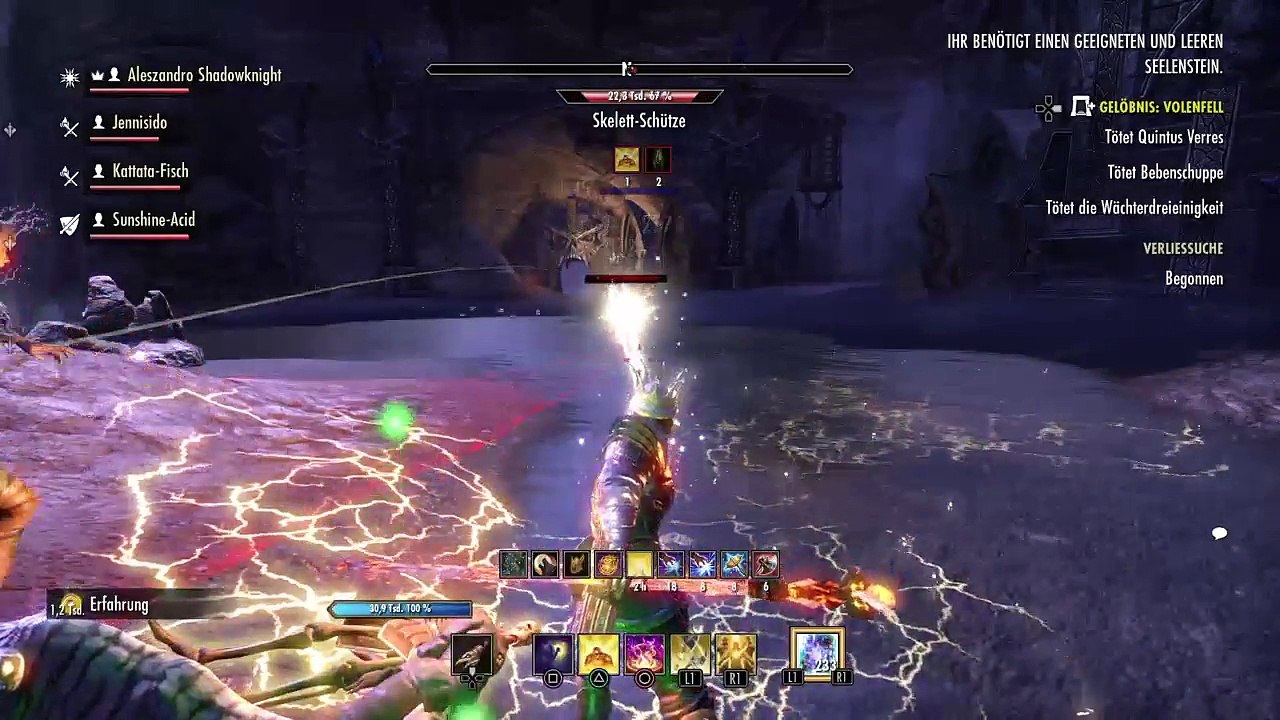The image size is (1280, 720).
Task: Select party member Aleszandro Shadowknight
Action: pos(204,75)
